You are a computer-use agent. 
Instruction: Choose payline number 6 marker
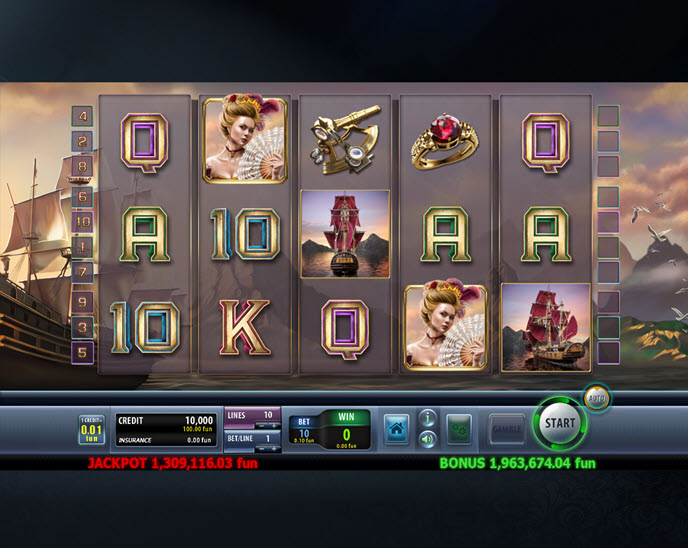tap(83, 195)
